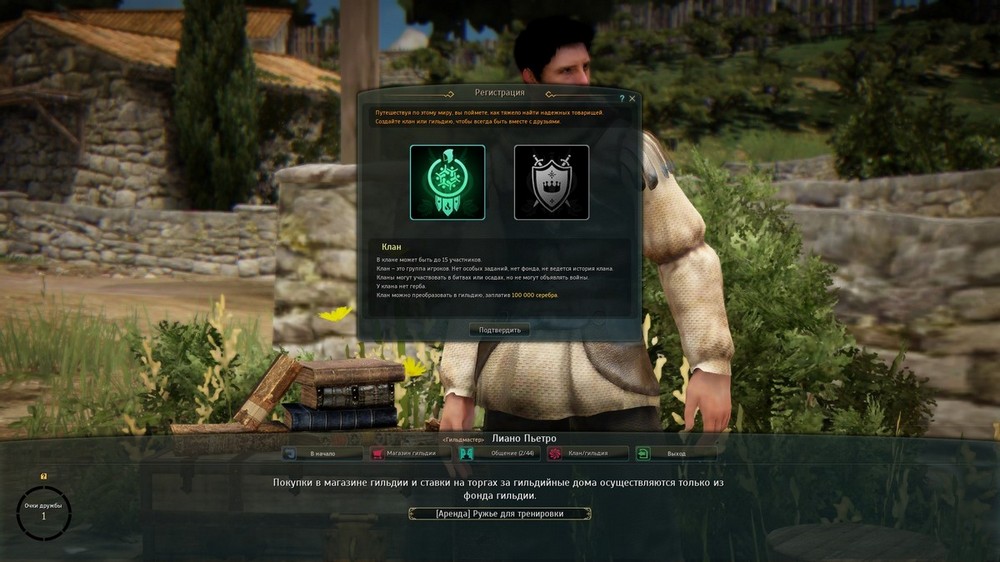Confirm registration with the Подтвердить button
This screenshot has width=1000, height=562.
[x=499, y=330]
